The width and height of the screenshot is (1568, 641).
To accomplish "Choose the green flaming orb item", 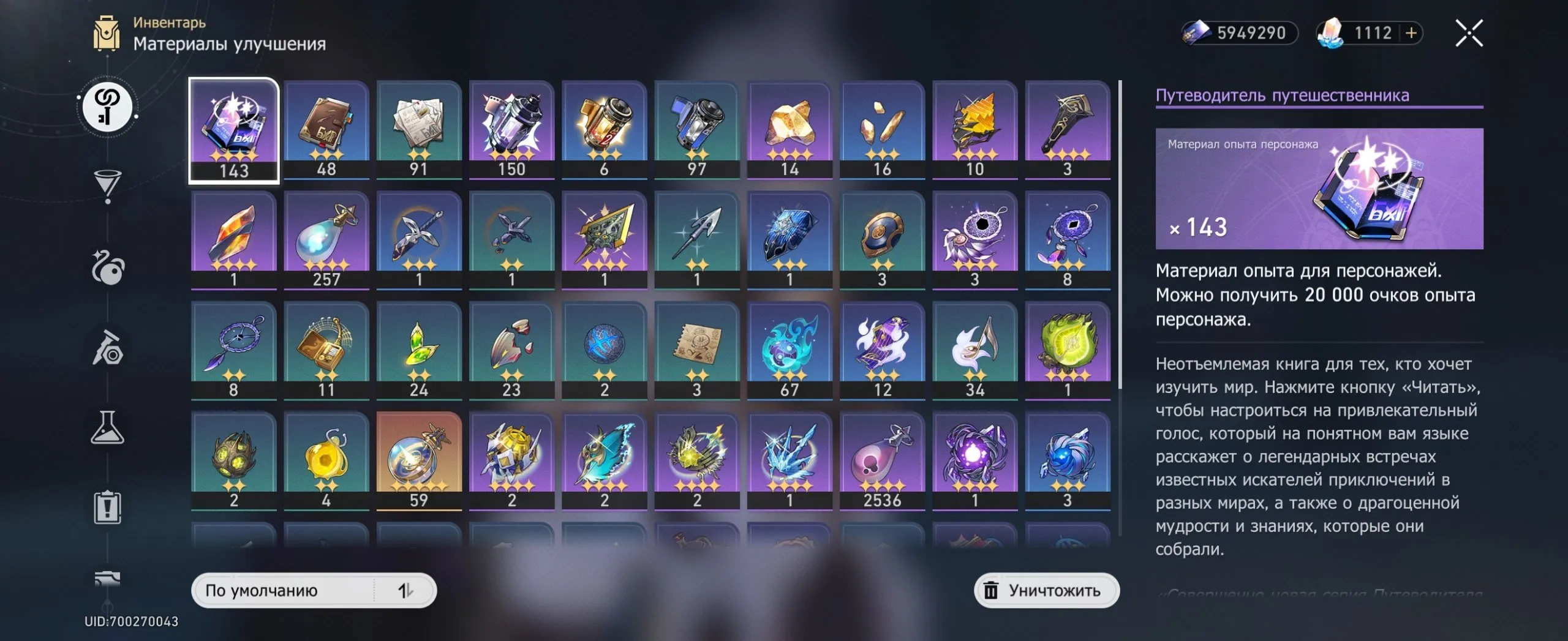I will [1067, 350].
